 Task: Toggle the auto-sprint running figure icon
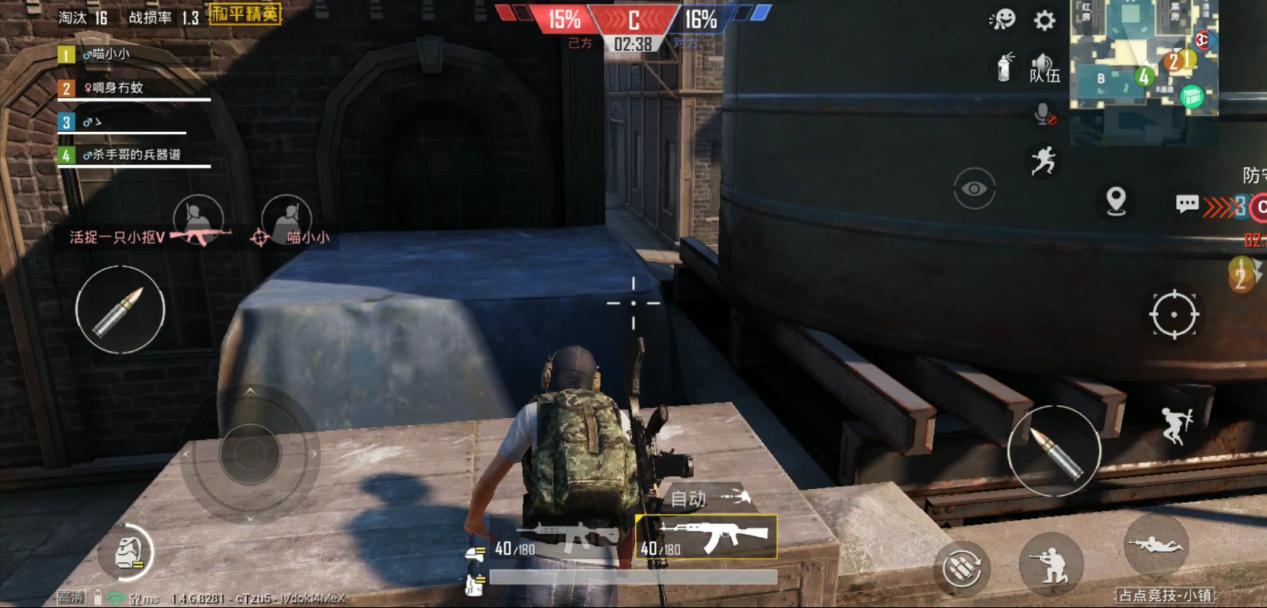pos(1042,160)
